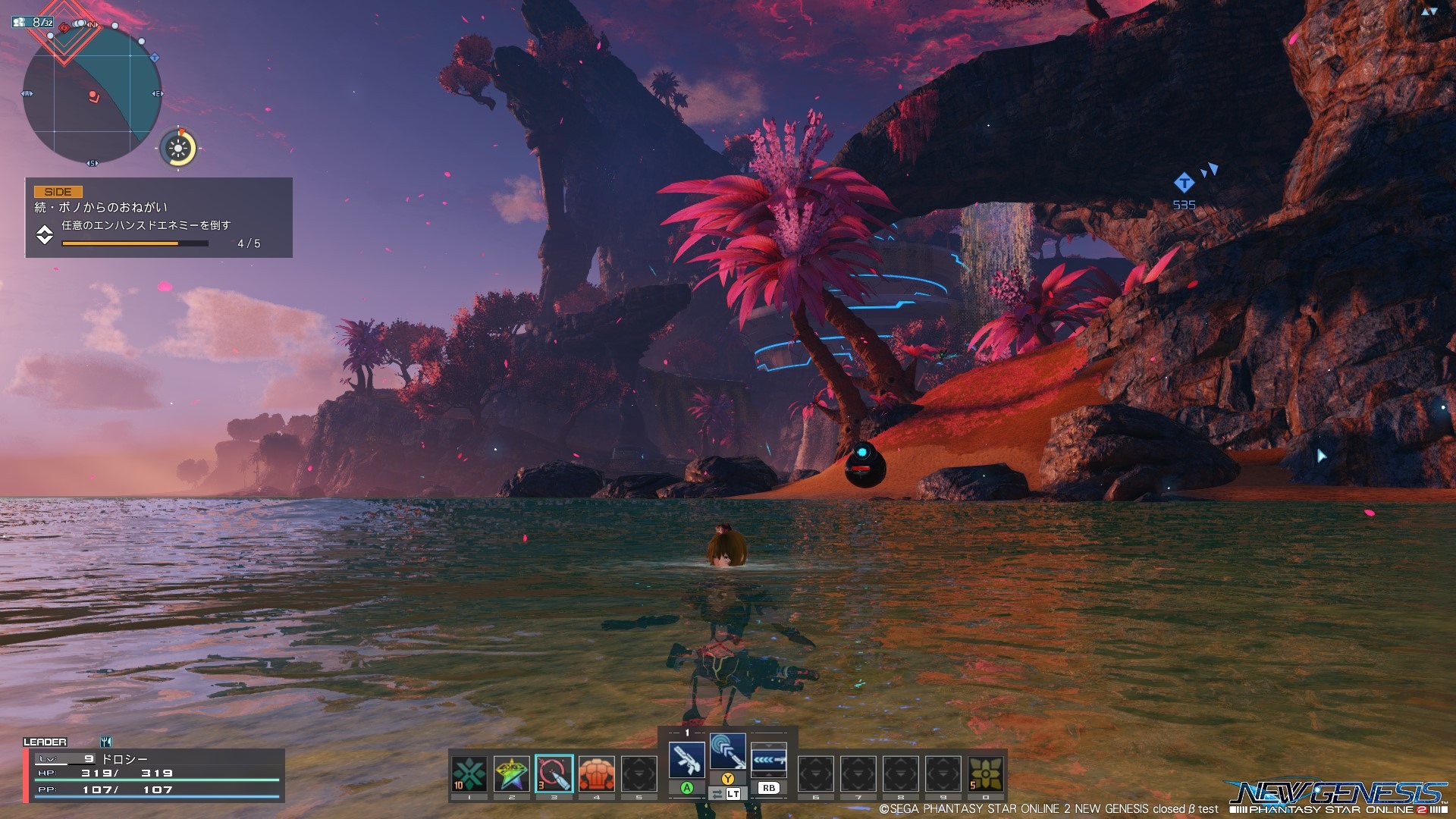Select the day-night sun clock icon
Screen dimensions: 1456x819
click(179, 148)
